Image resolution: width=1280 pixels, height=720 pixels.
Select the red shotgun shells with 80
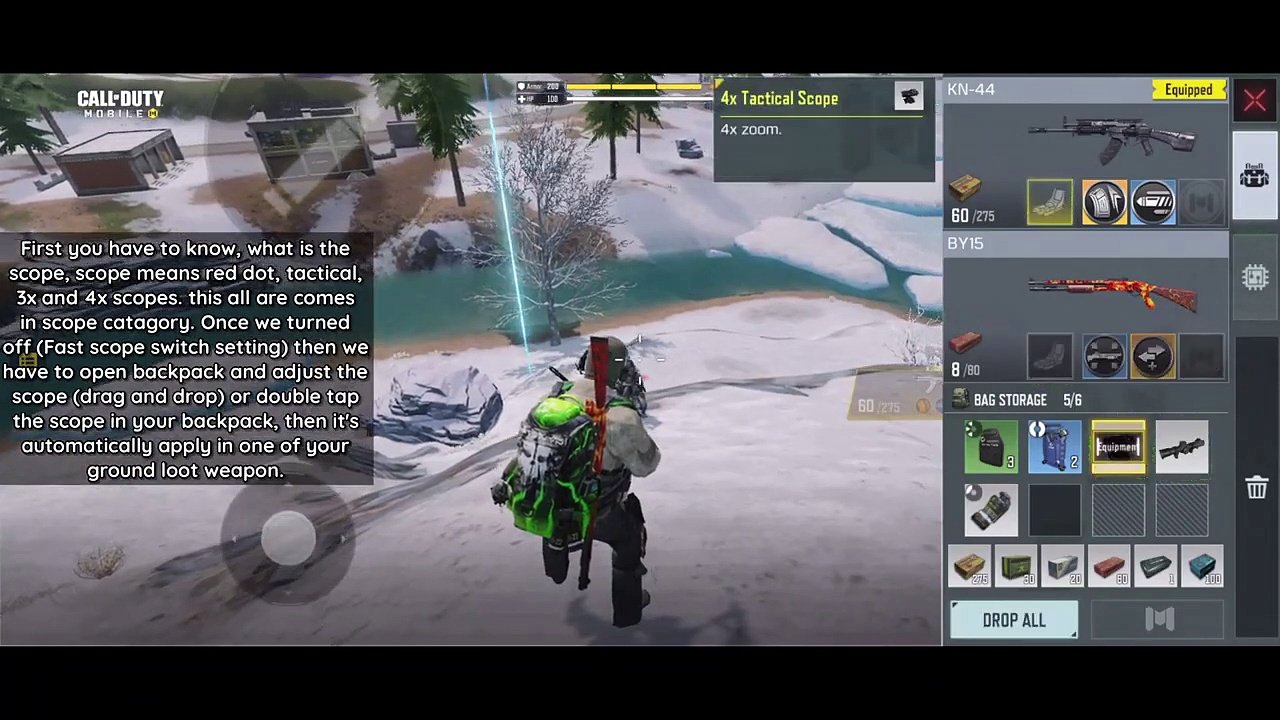1109,566
